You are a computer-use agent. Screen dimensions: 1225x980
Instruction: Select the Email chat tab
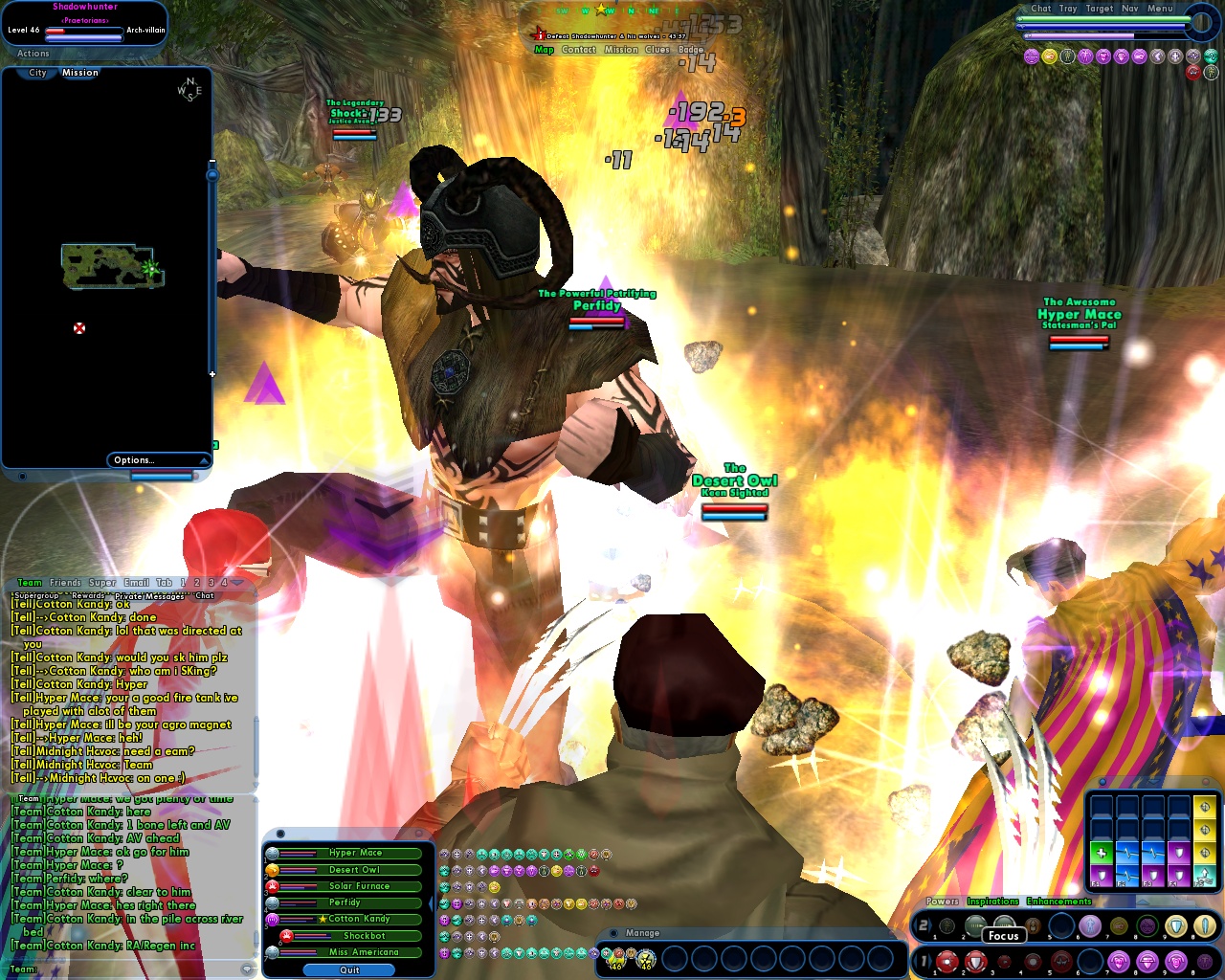tap(136, 583)
